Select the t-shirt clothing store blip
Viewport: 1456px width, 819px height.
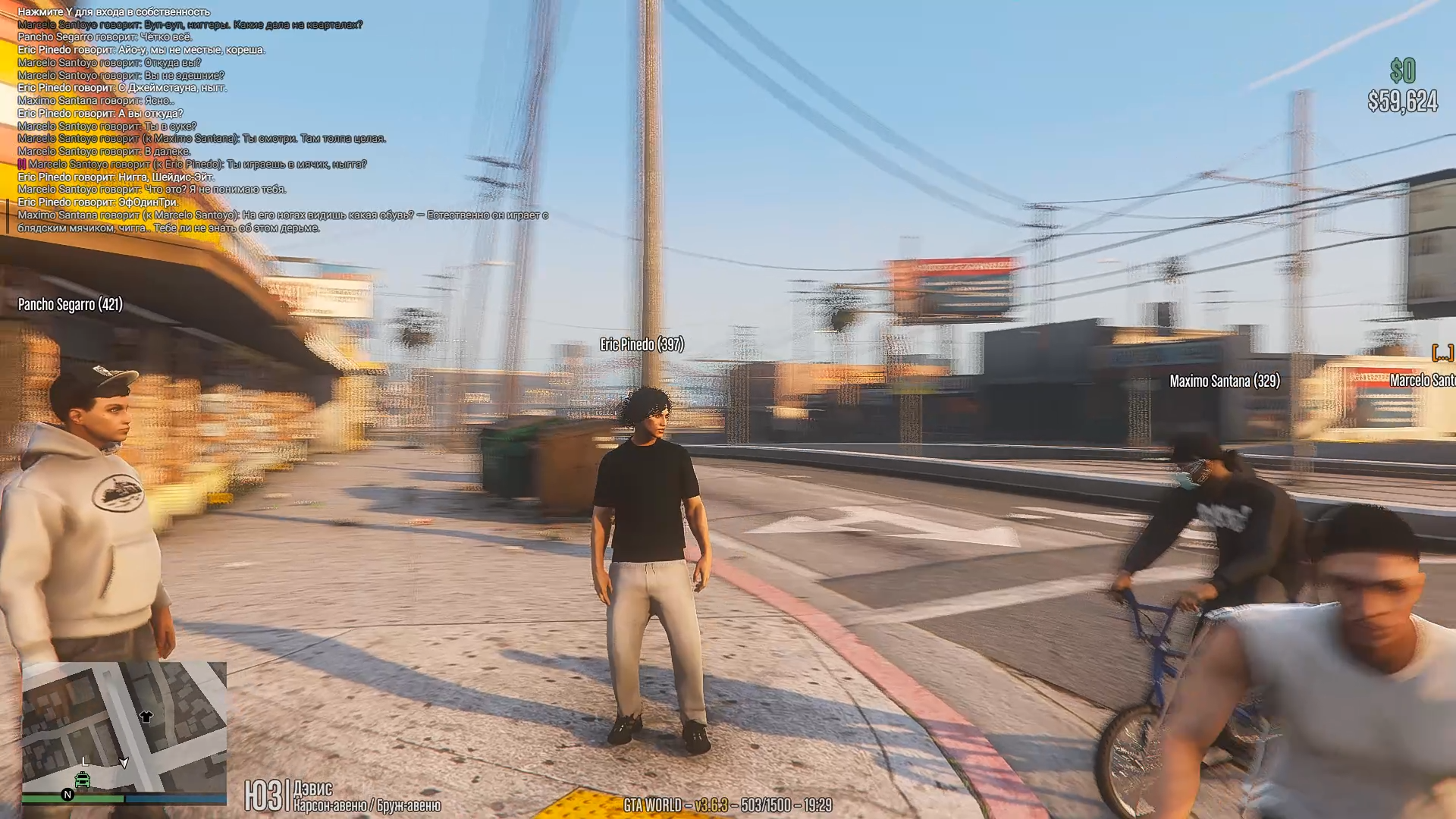(x=146, y=717)
